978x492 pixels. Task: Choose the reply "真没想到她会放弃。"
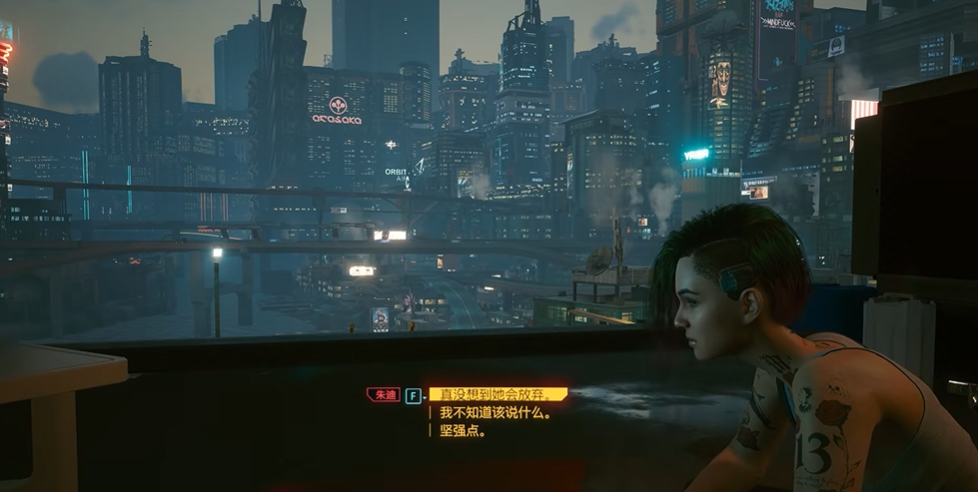point(497,394)
